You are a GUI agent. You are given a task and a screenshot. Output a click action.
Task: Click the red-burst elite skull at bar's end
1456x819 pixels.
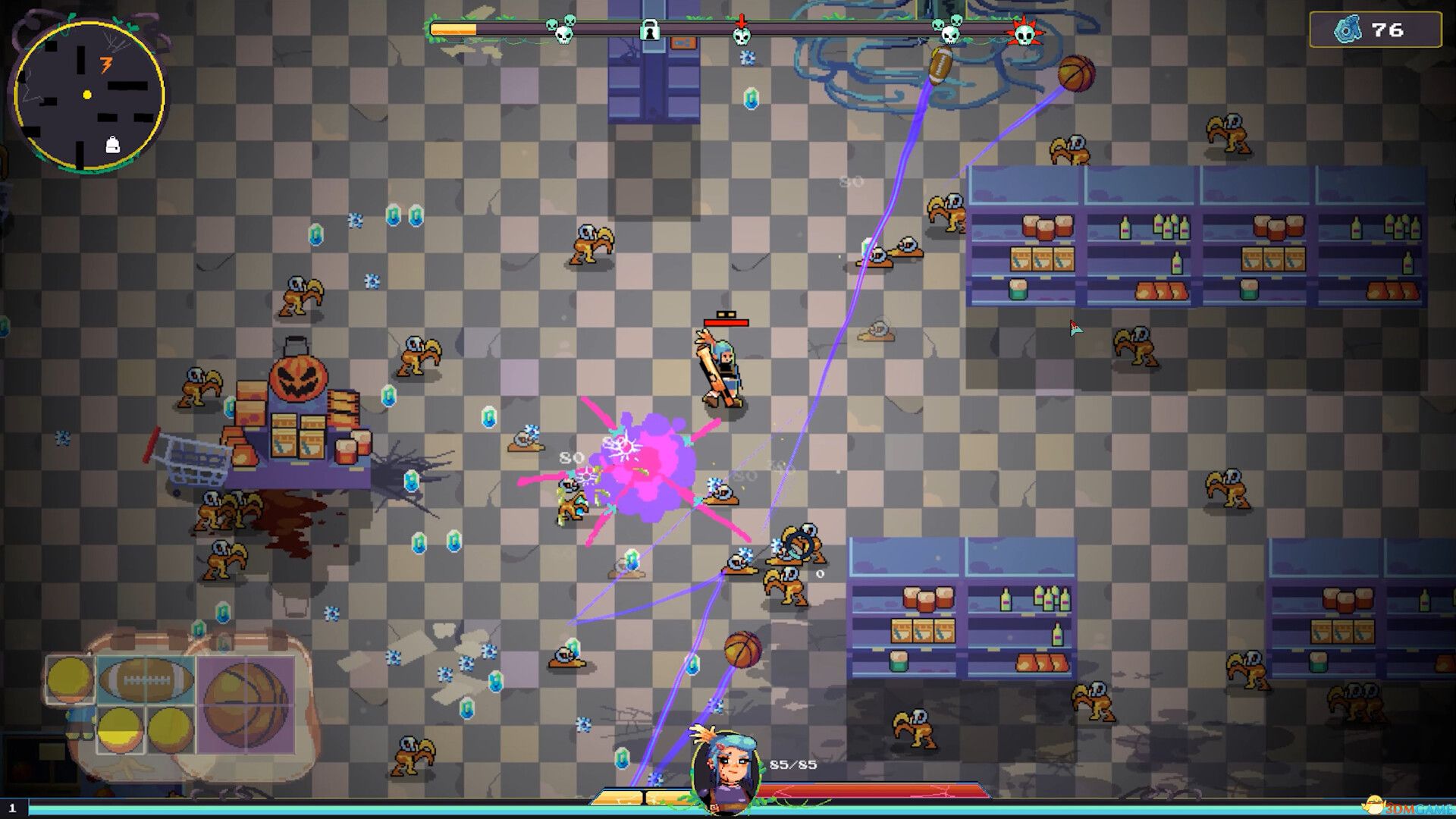[1025, 33]
